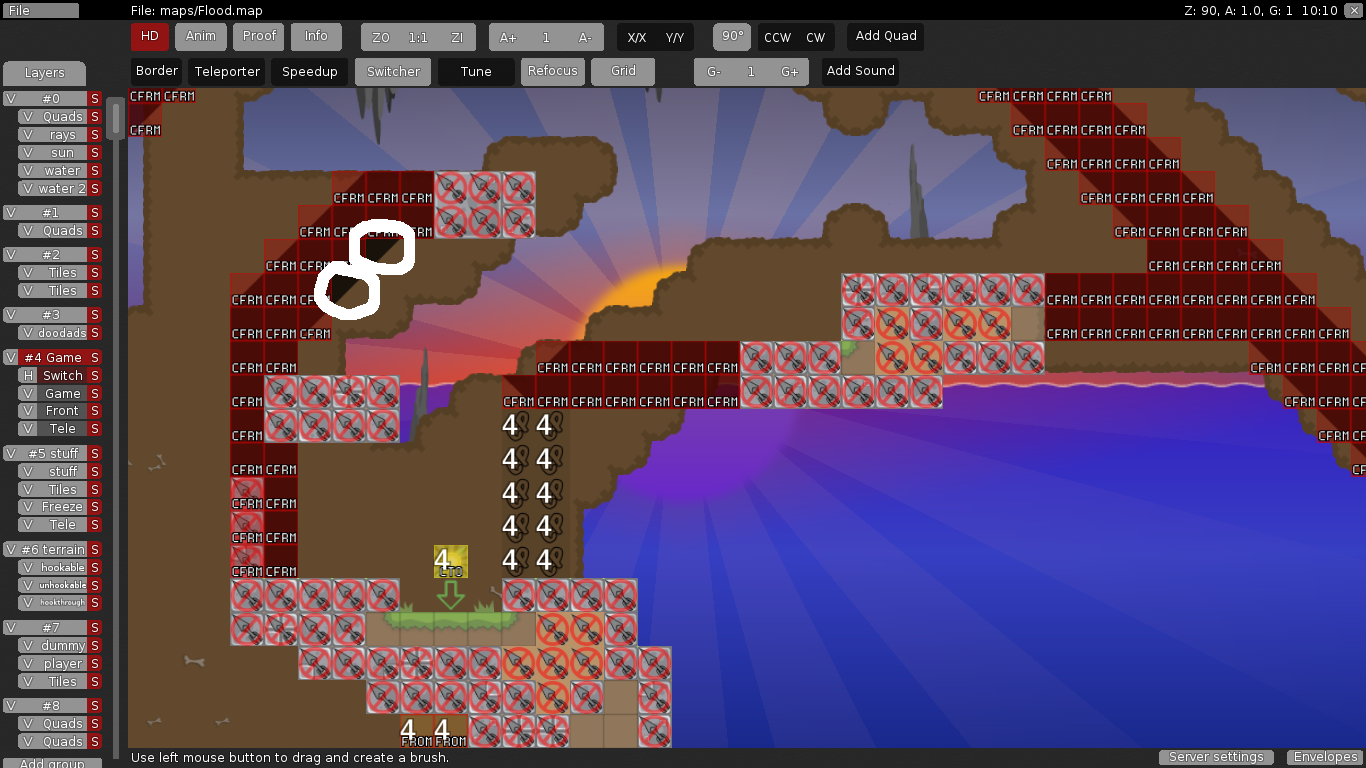Toggle the HD button
This screenshot has height=768, width=1366.
click(149, 37)
